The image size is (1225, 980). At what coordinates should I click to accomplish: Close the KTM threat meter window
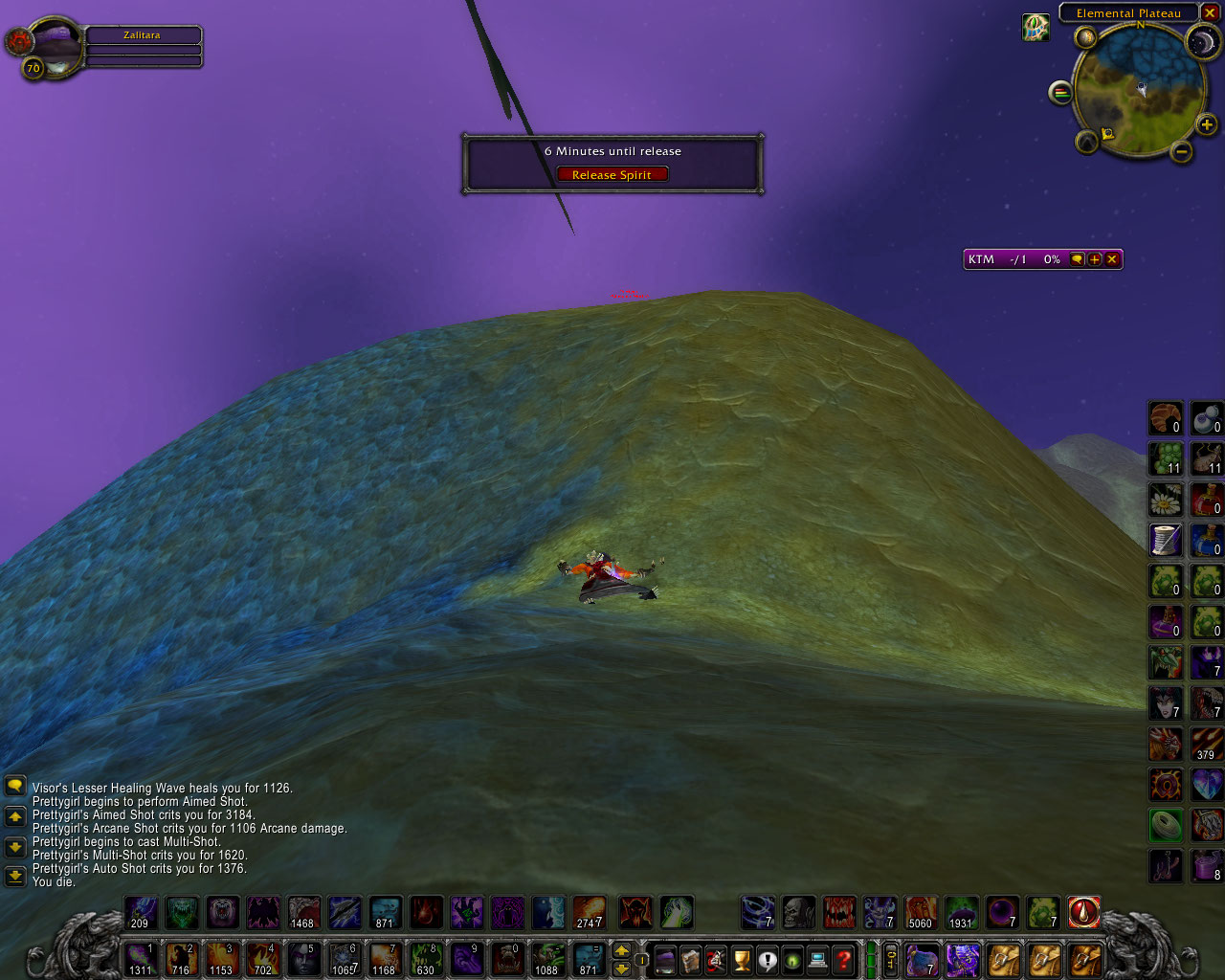pyautogui.click(x=1112, y=259)
